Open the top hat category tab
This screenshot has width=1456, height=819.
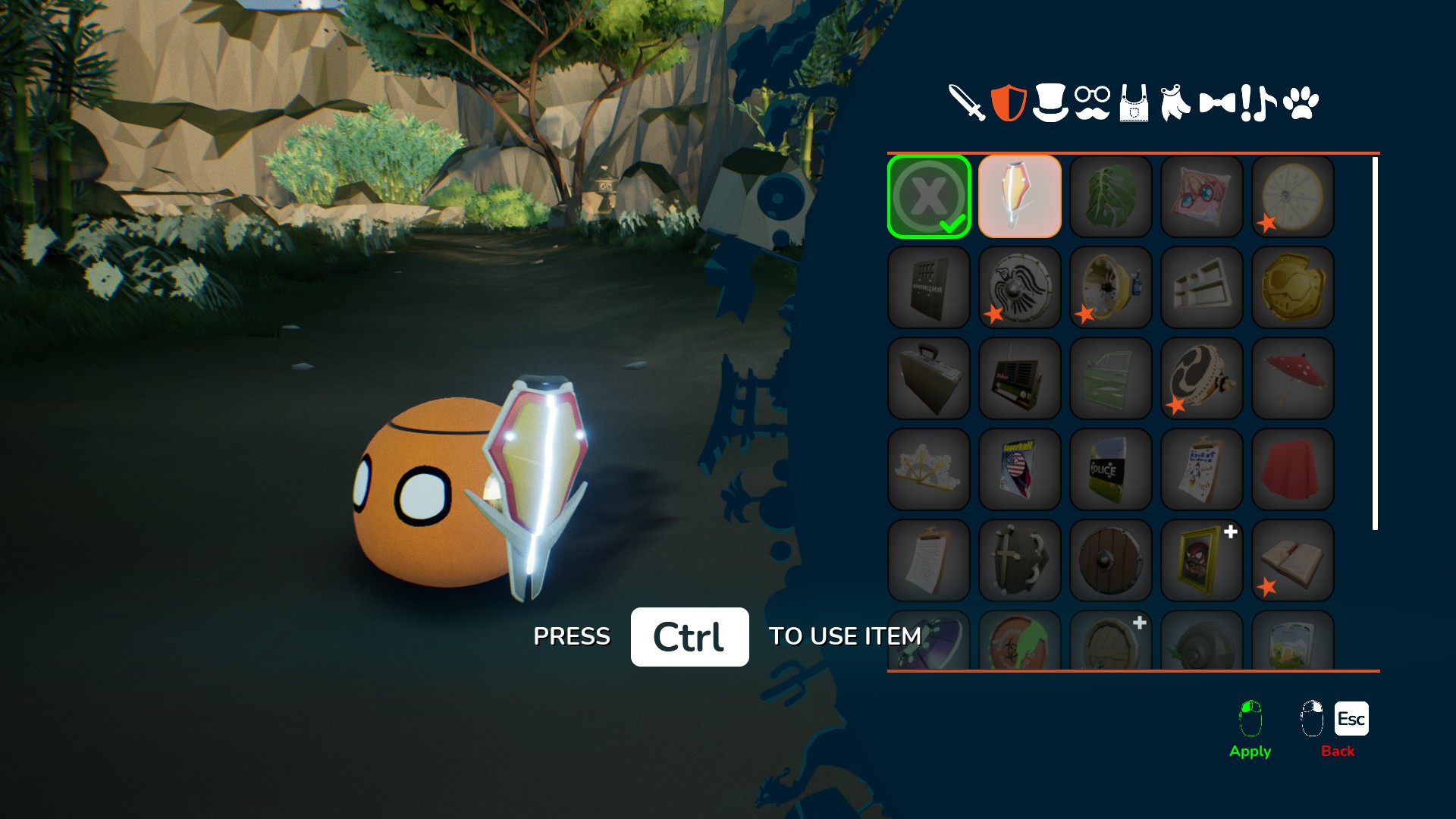click(1050, 102)
